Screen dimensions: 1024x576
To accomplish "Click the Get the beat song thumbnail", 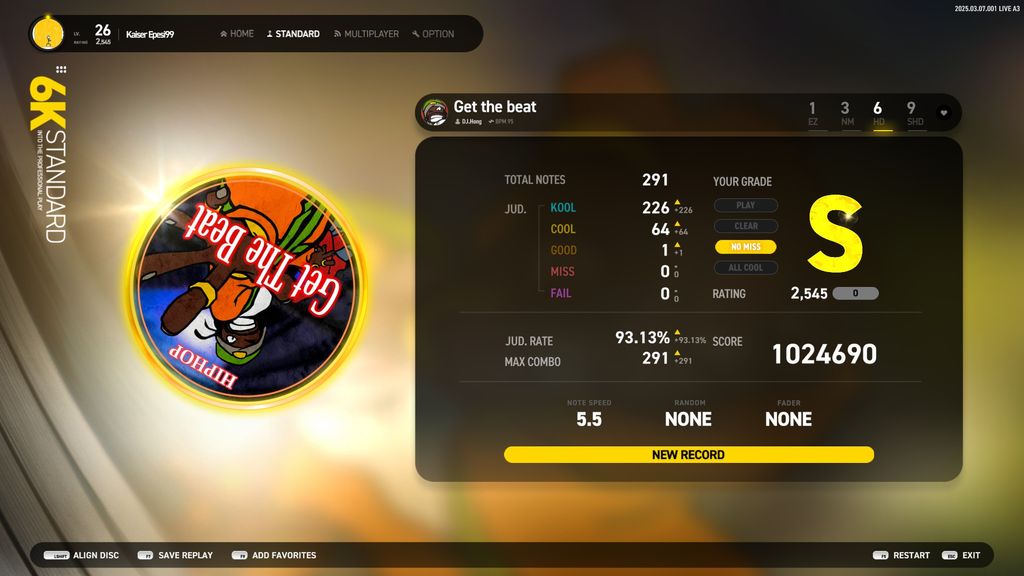I will point(435,113).
